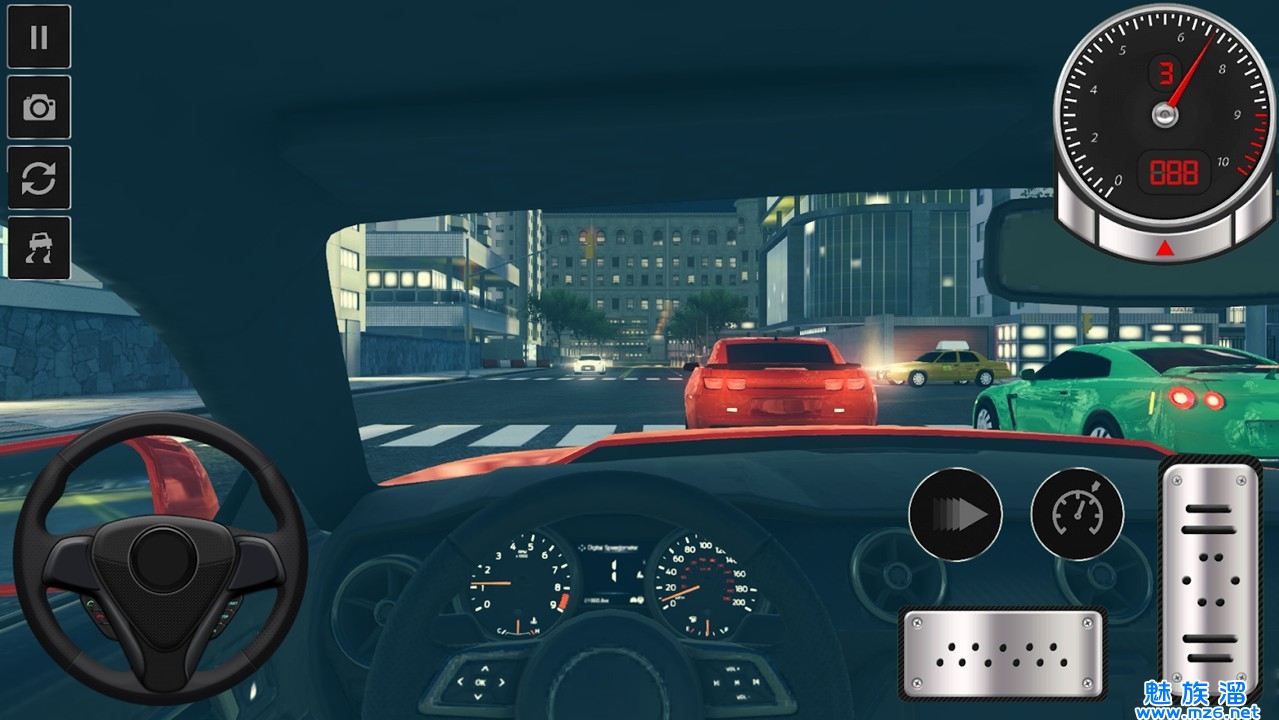Tap the camera view button

pyautogui.click(x=39, y=107)
